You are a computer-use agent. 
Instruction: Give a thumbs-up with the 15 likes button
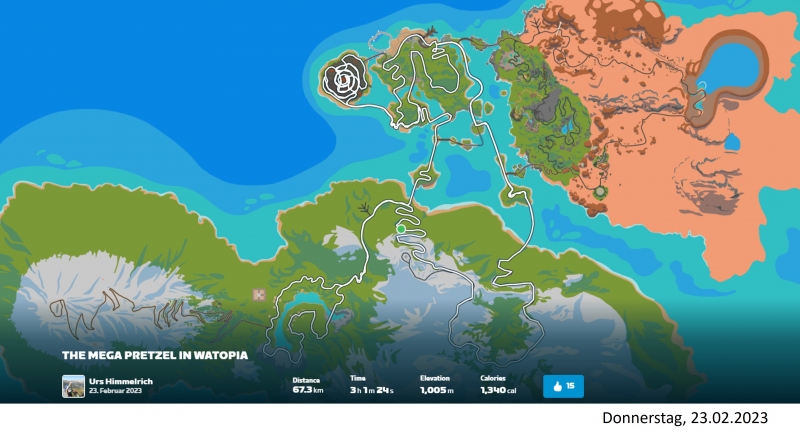tap(563, 386)
